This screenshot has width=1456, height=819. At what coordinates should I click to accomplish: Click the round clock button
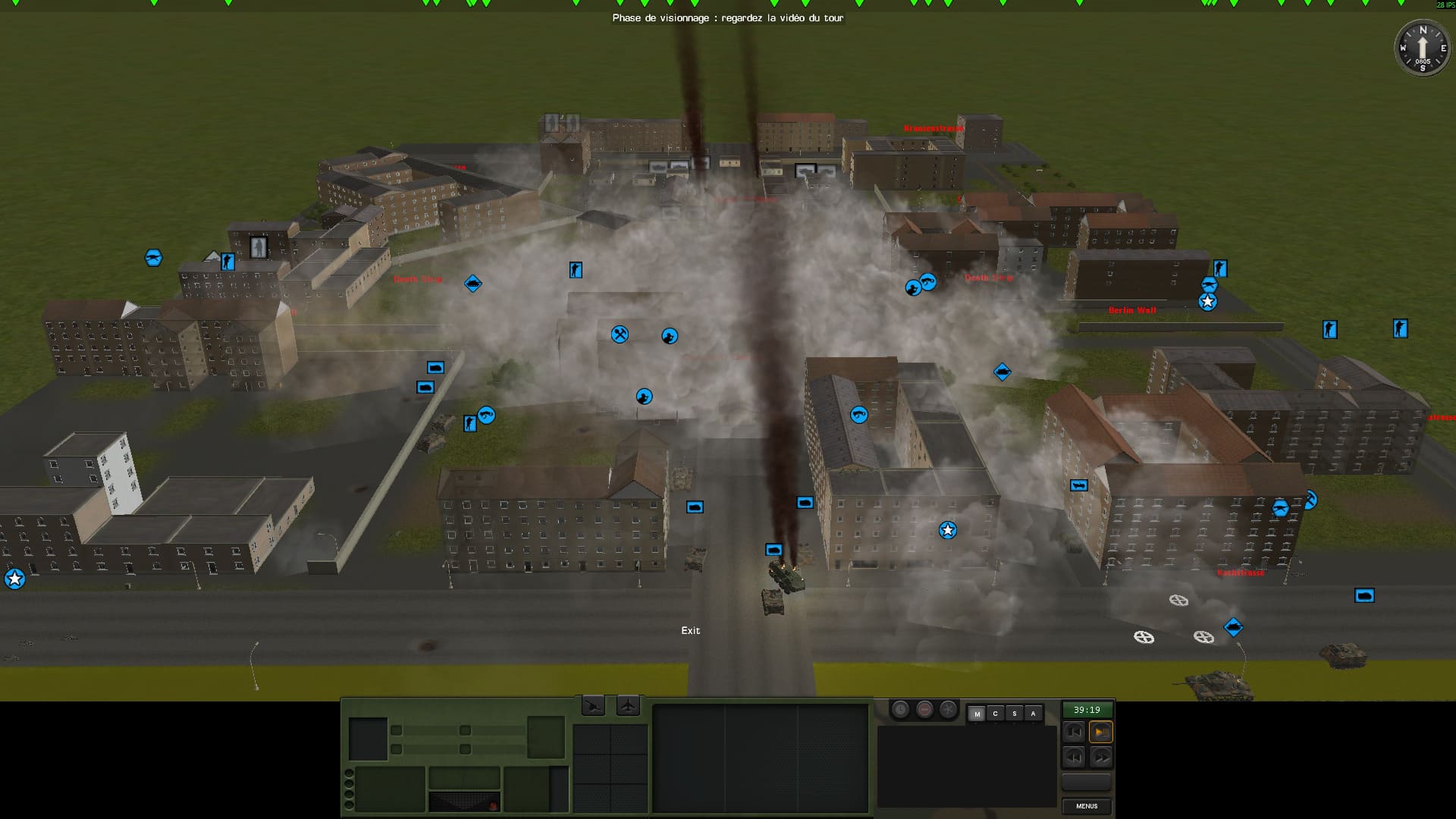pos(900,710)
